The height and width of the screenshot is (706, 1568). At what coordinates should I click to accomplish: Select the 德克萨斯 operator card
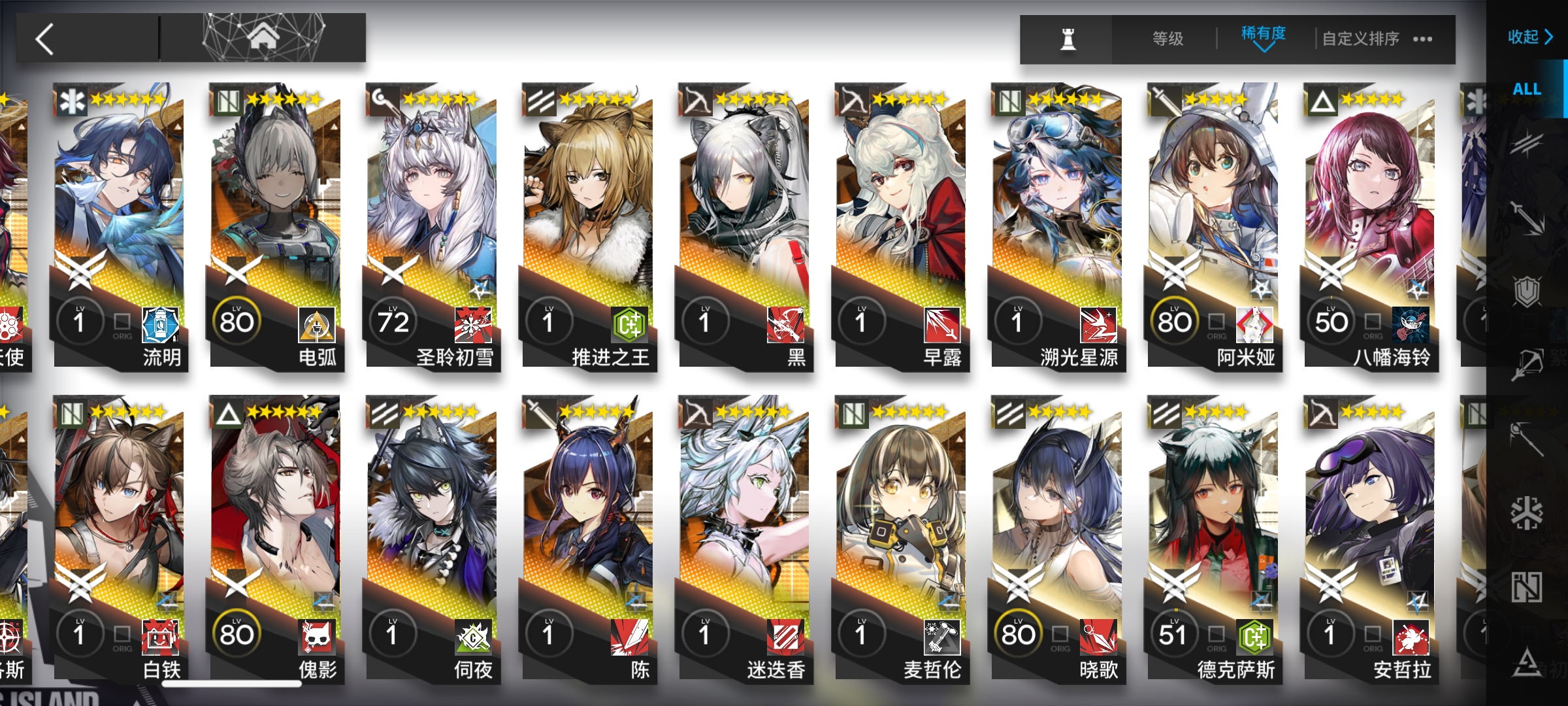1213,536
